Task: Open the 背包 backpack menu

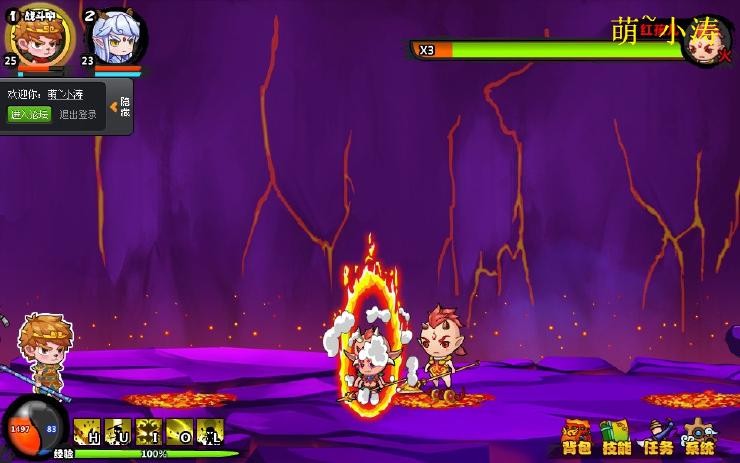Action: pos(577,437)
